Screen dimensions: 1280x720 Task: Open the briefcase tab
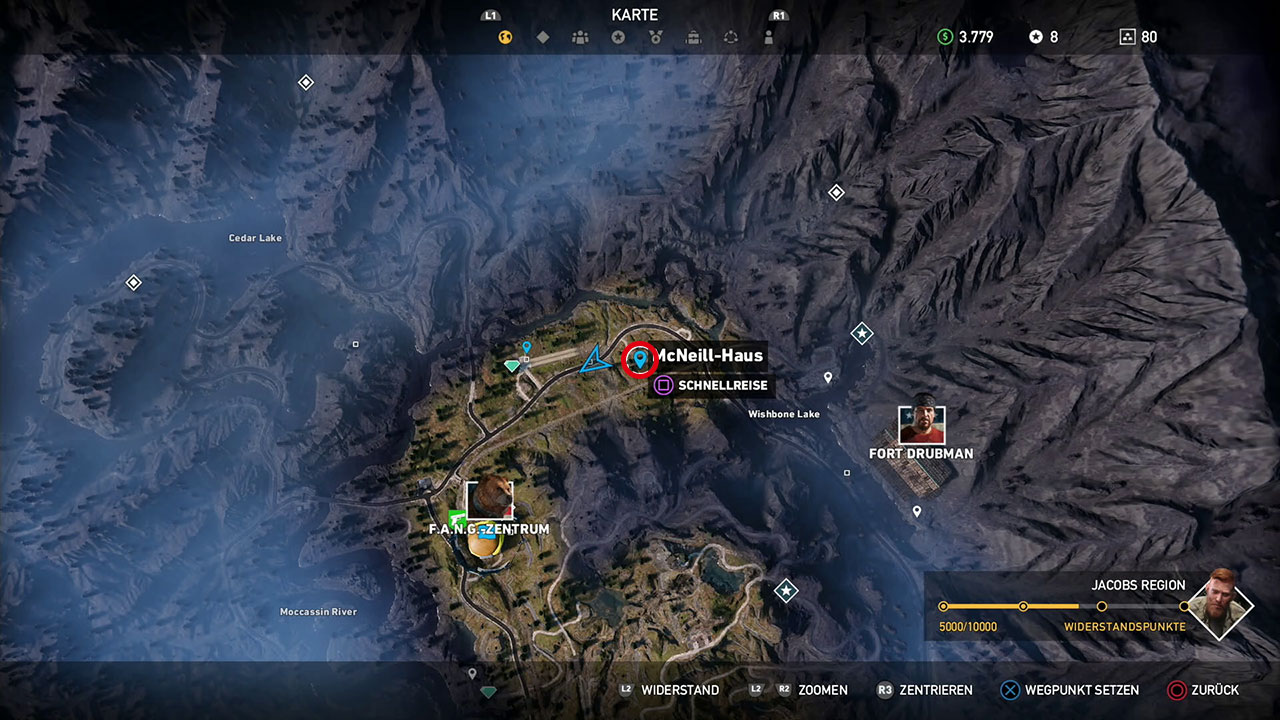click(x=693, y=38)
